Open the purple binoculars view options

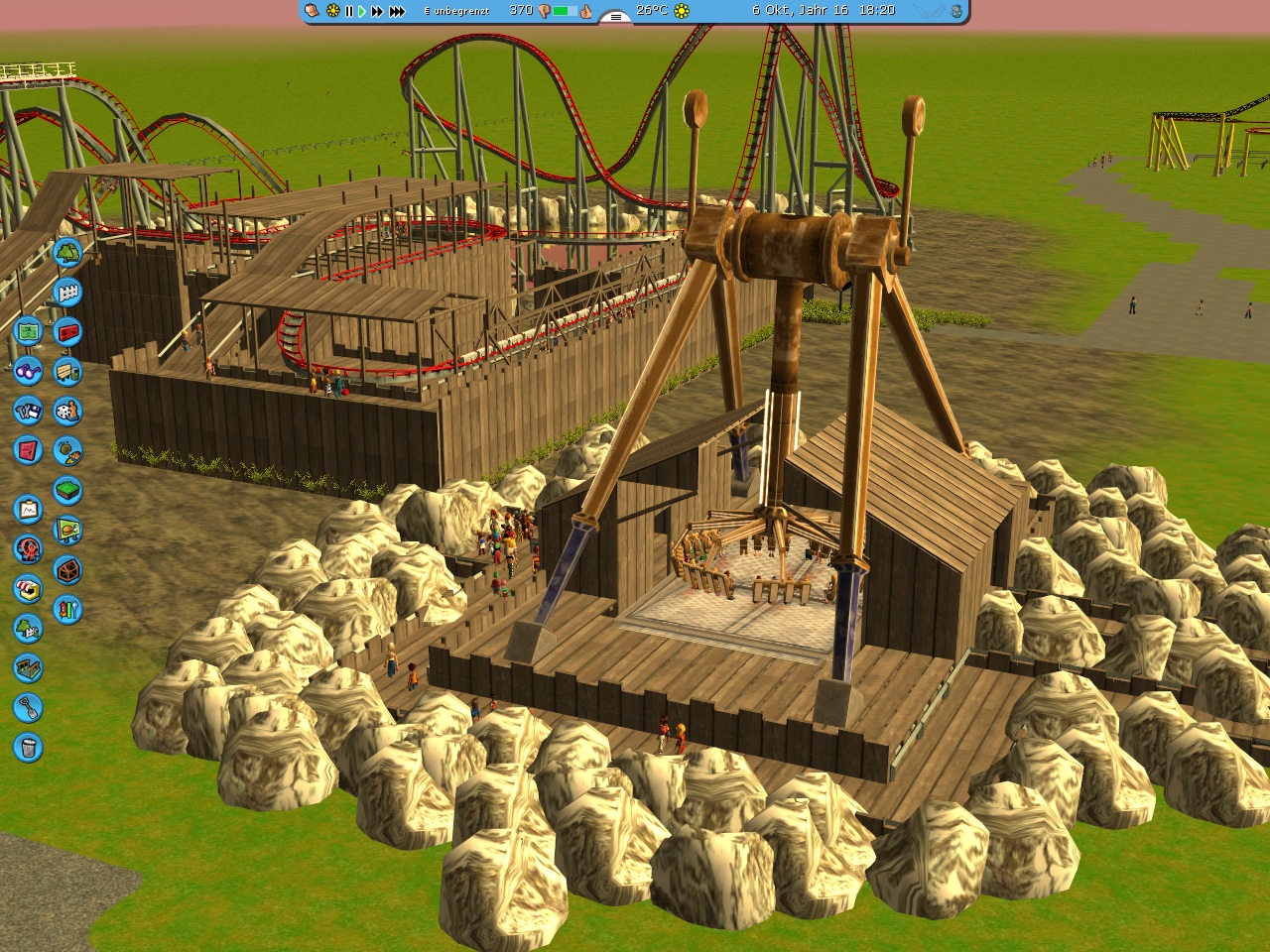(28, 372)
